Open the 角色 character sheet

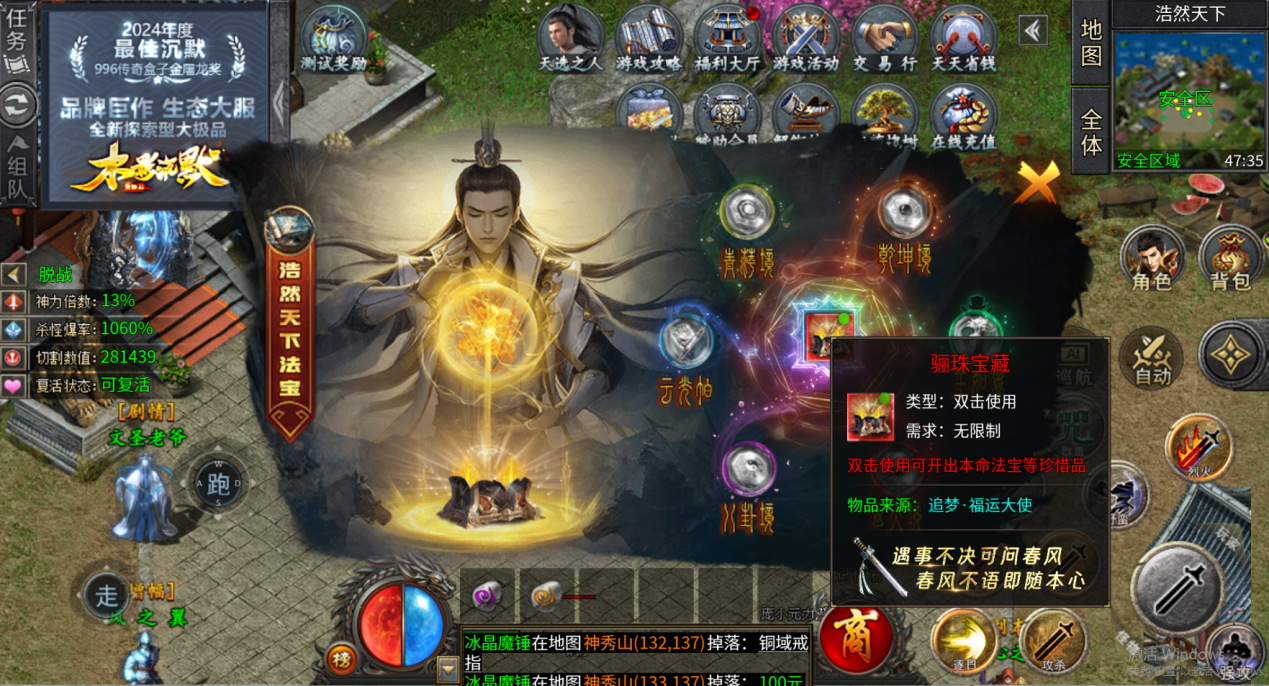(1152, 256)
